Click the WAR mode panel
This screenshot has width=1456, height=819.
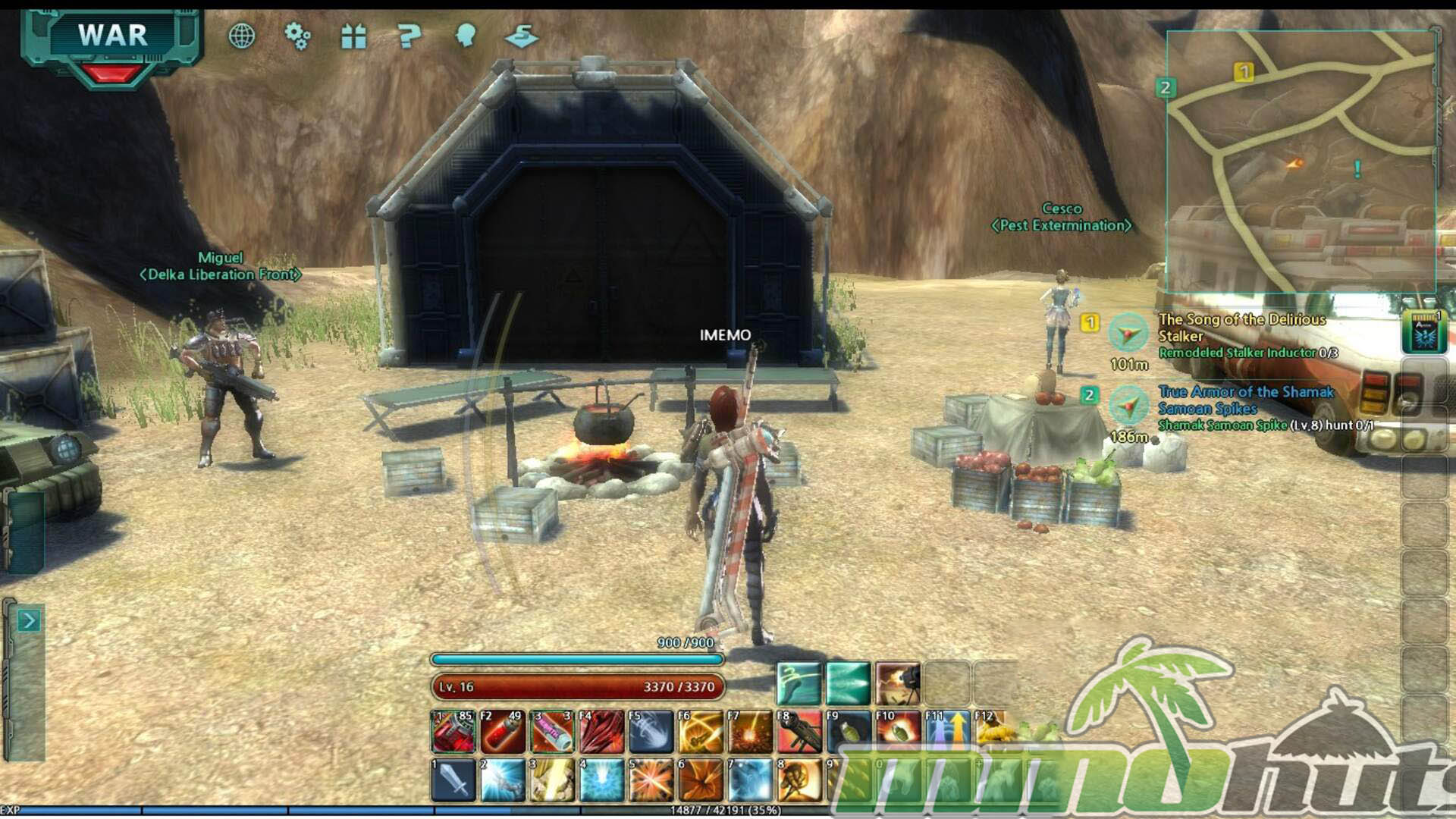pyautogui.click(x=112, y=38)
